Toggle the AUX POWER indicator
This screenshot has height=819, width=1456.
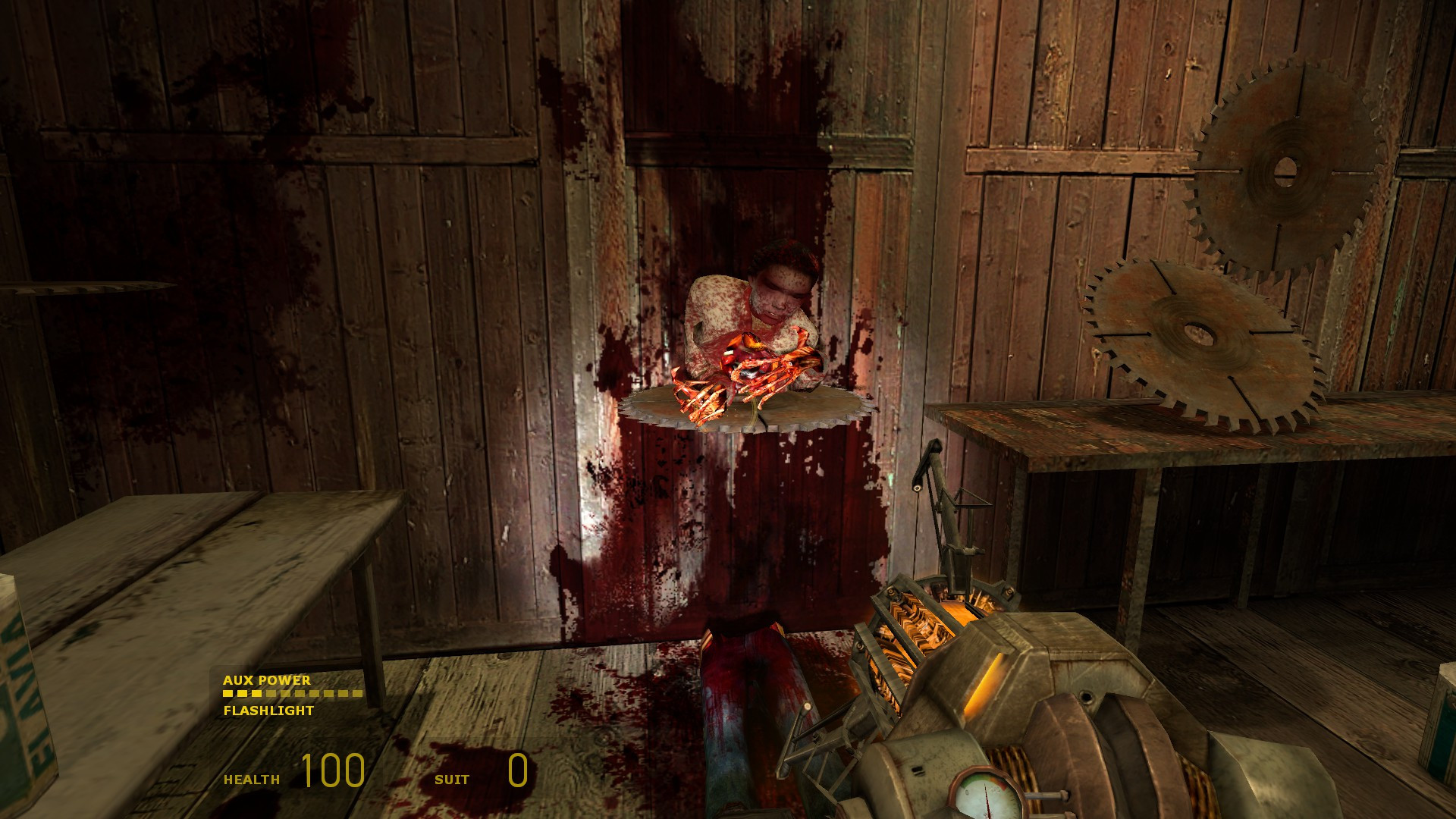pos(265,680)
